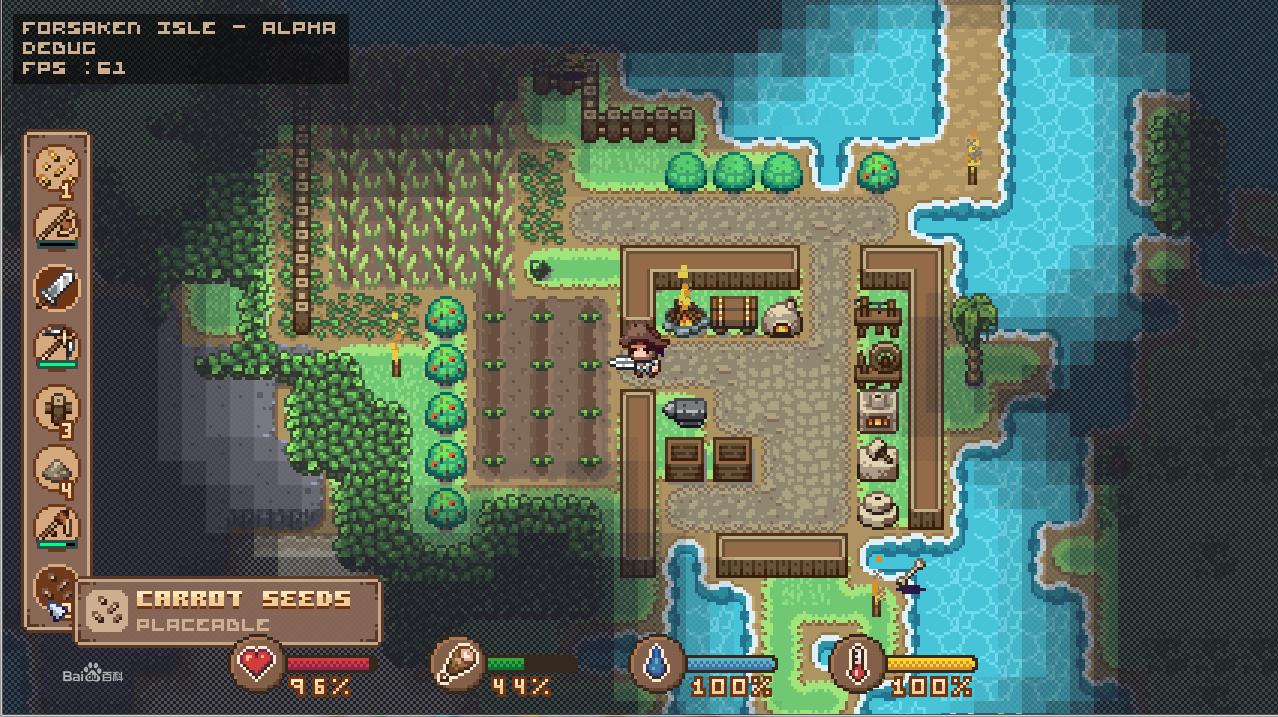1278x717 pixels.
Task: Pick the stone pile hotbar slot
Action: click(x=57, y=468)
